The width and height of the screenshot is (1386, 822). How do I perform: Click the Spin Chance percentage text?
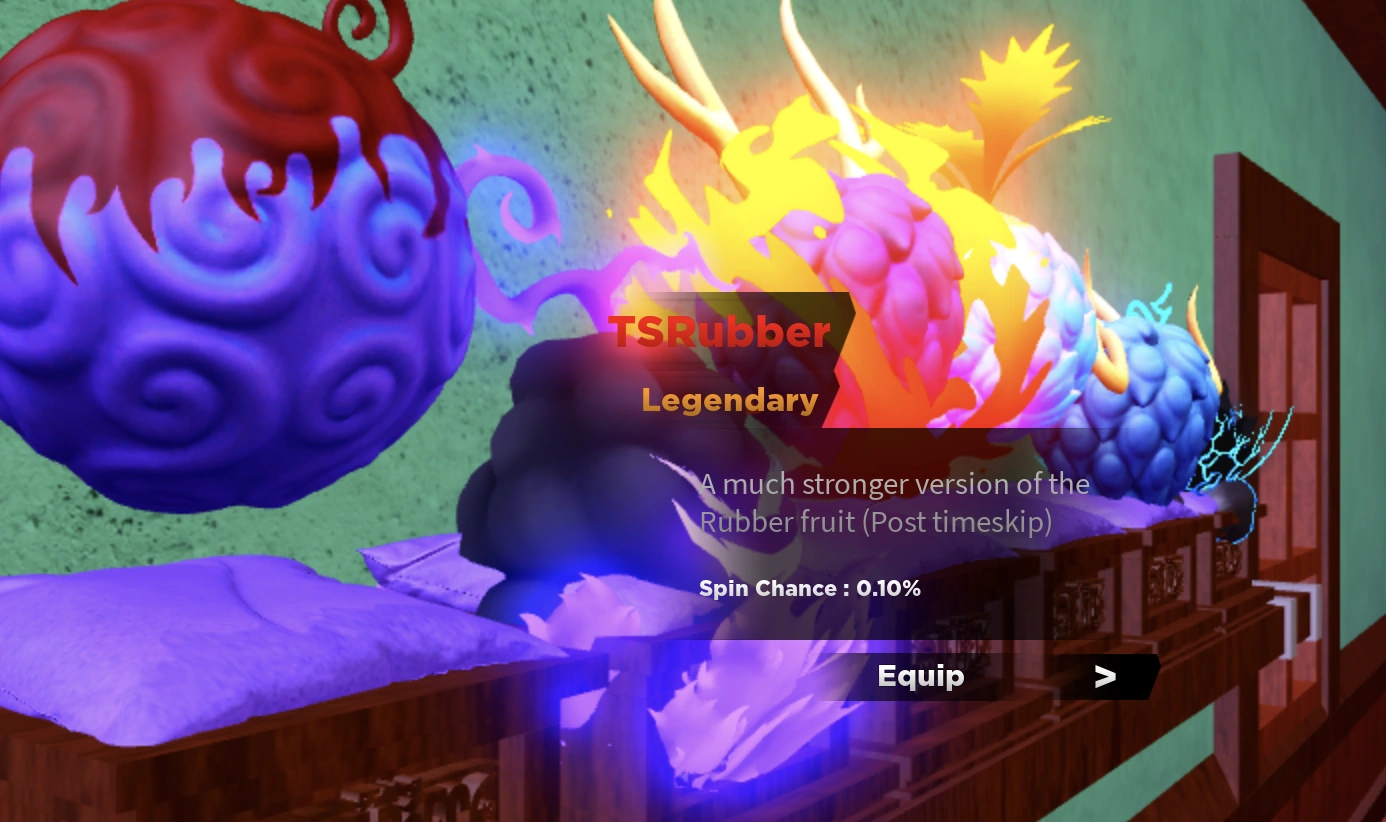tap(810, 589)
